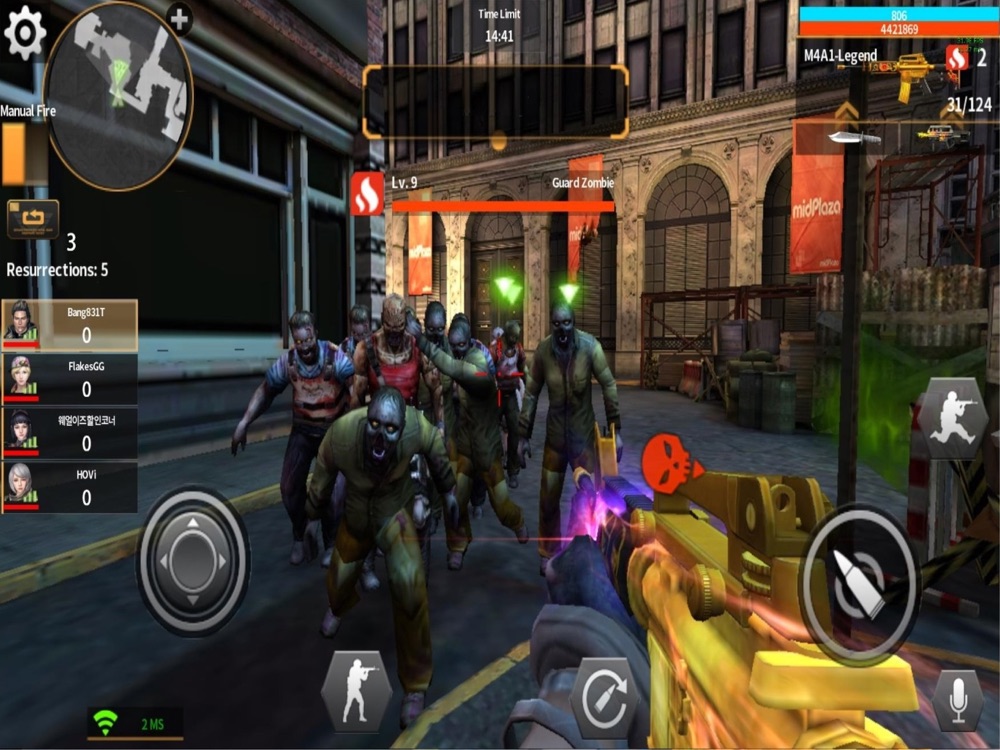Viewport: 1000px width, 750px height.
Task: Open the settings gear menu
Action: 25,35
